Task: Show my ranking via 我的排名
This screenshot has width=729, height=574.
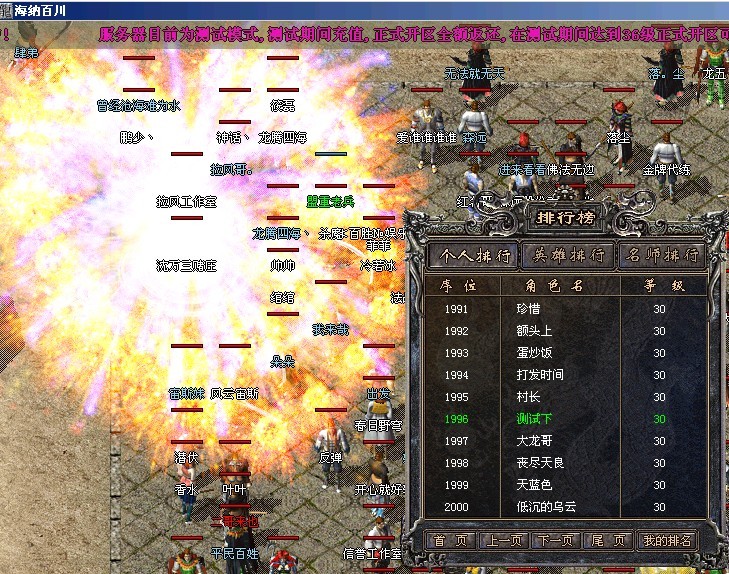Action: click(x=667, y=540)
